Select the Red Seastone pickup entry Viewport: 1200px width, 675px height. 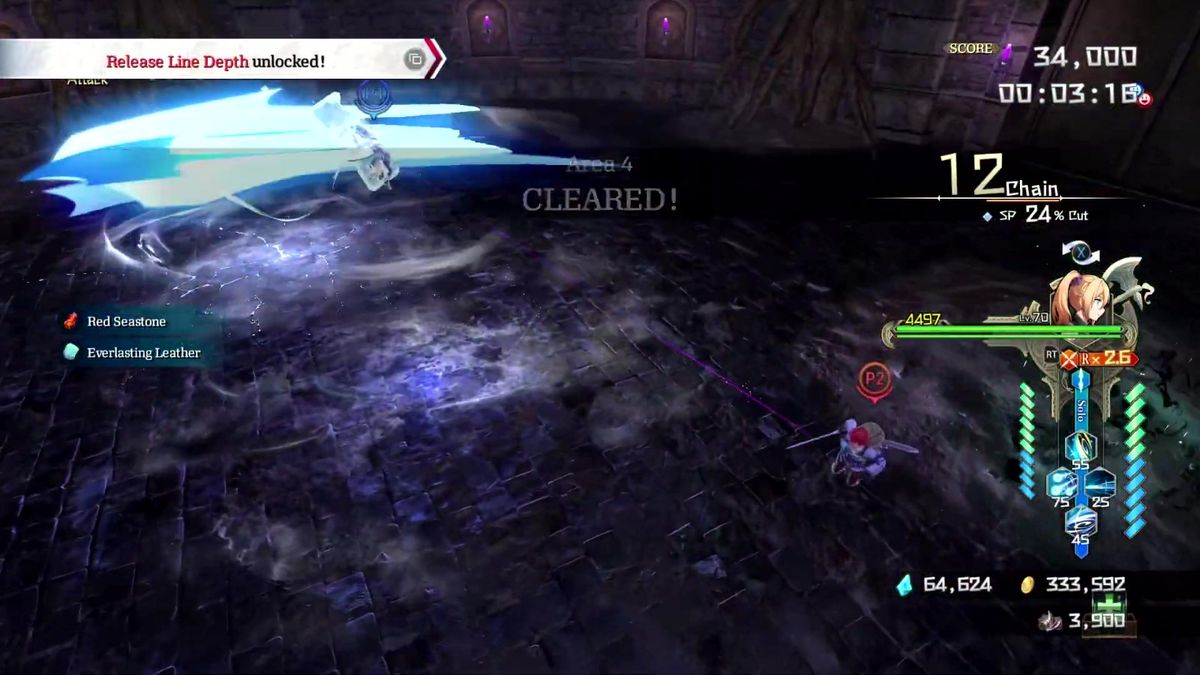[125, 321]
